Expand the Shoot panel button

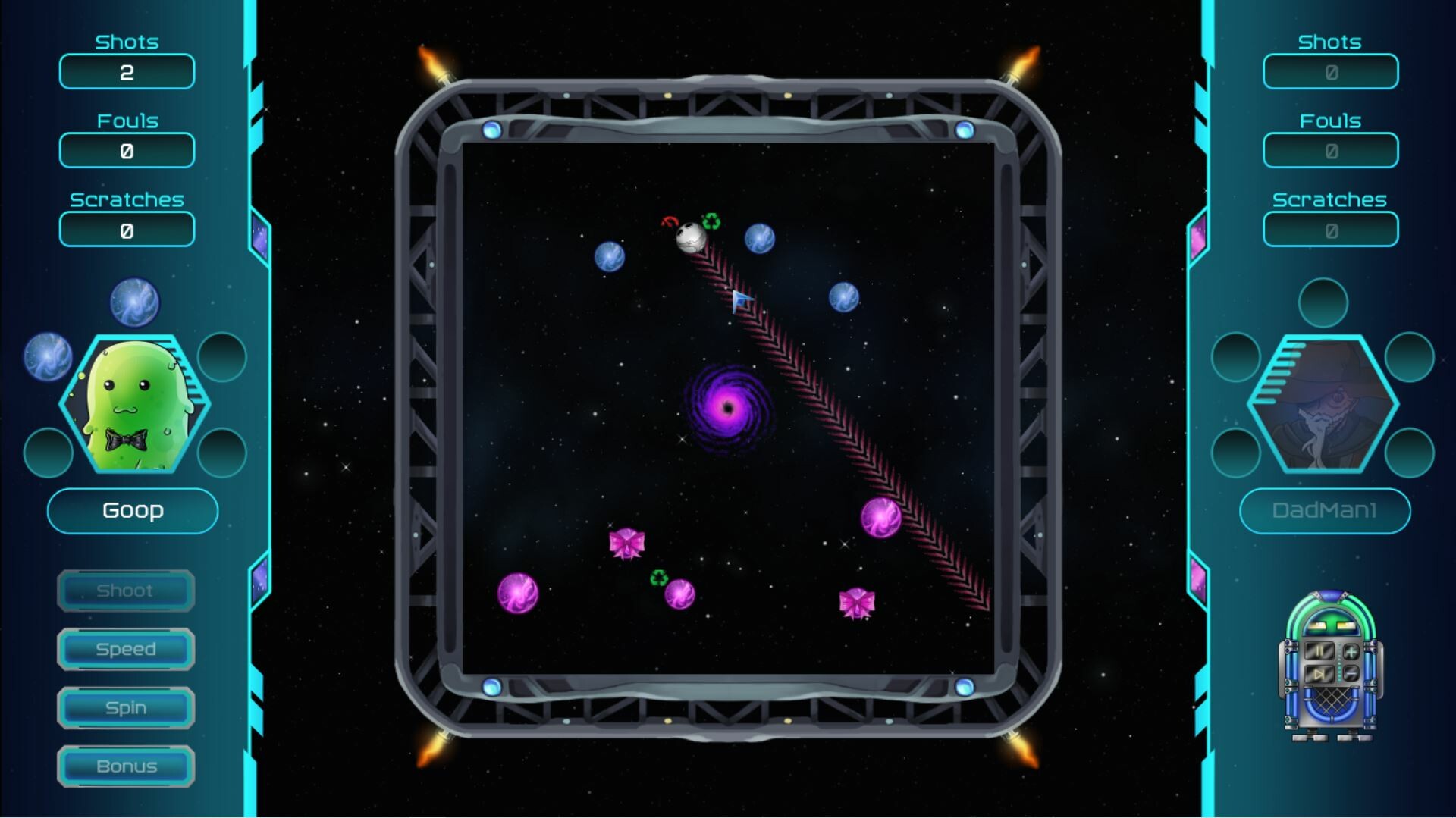[x=125, y=591]
